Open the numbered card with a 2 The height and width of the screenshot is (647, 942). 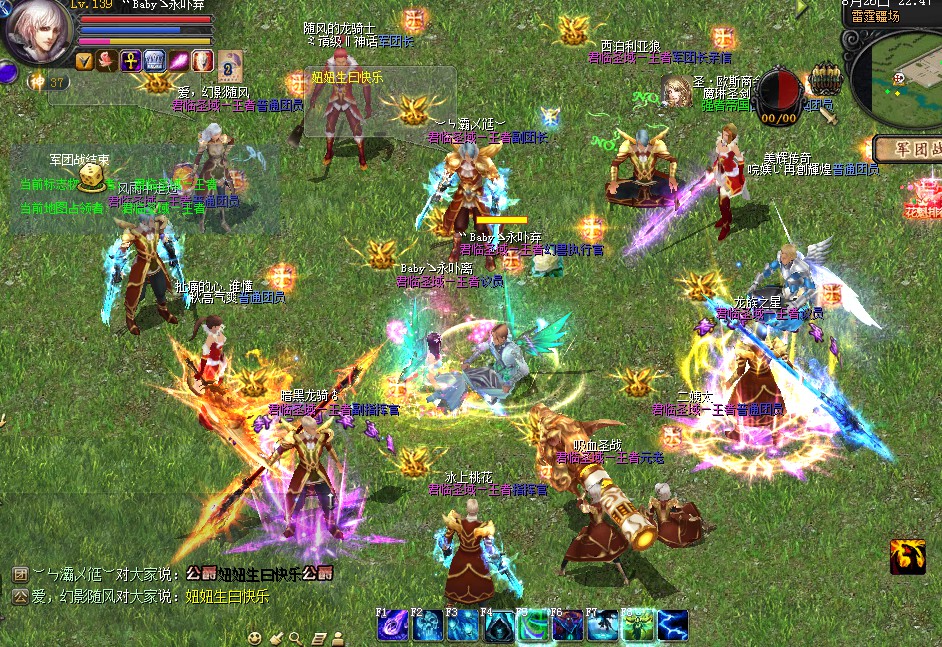pyautogui.click(x=230, y=64)
